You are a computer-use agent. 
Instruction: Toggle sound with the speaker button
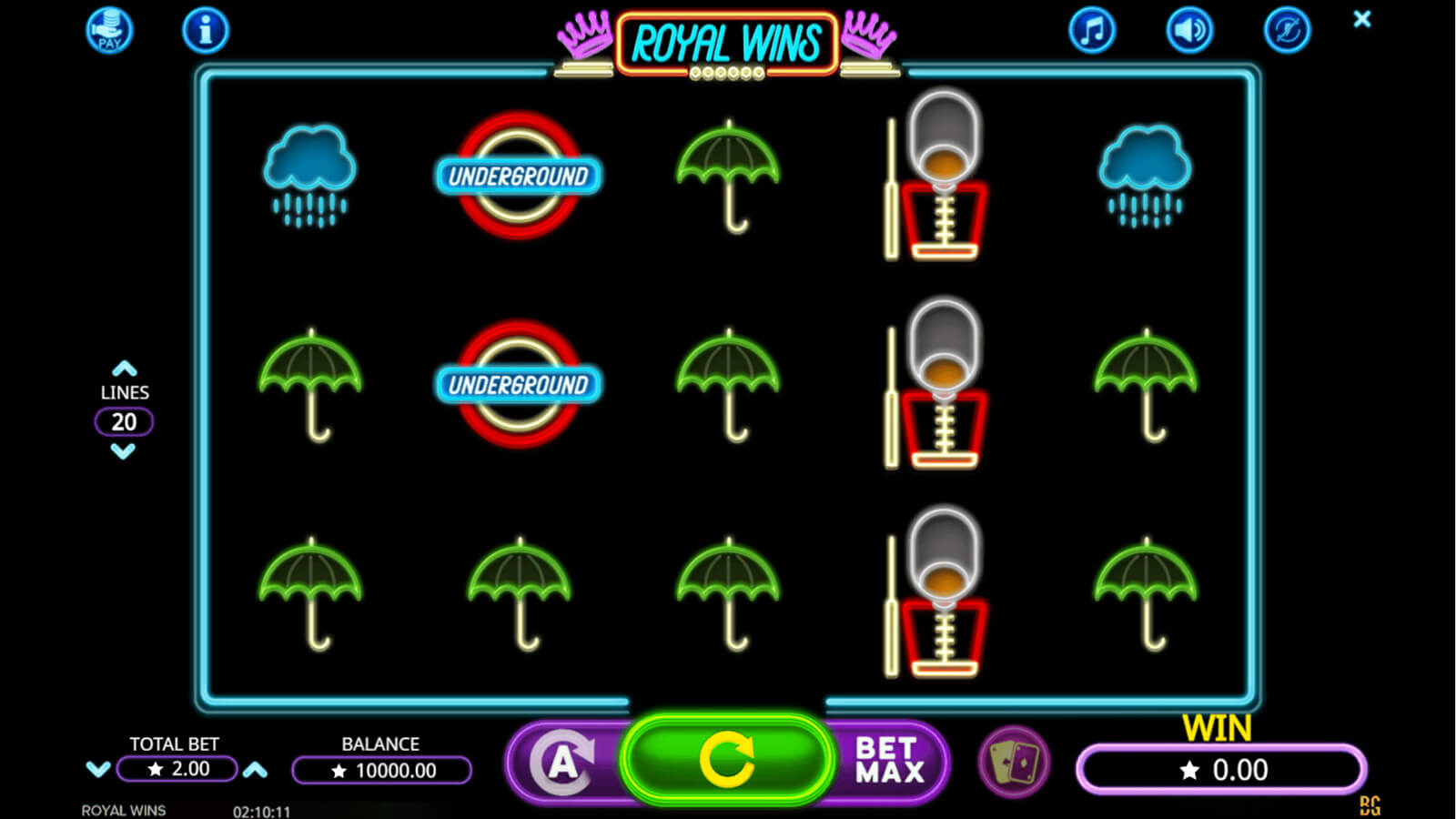[x=1189, y=31]
